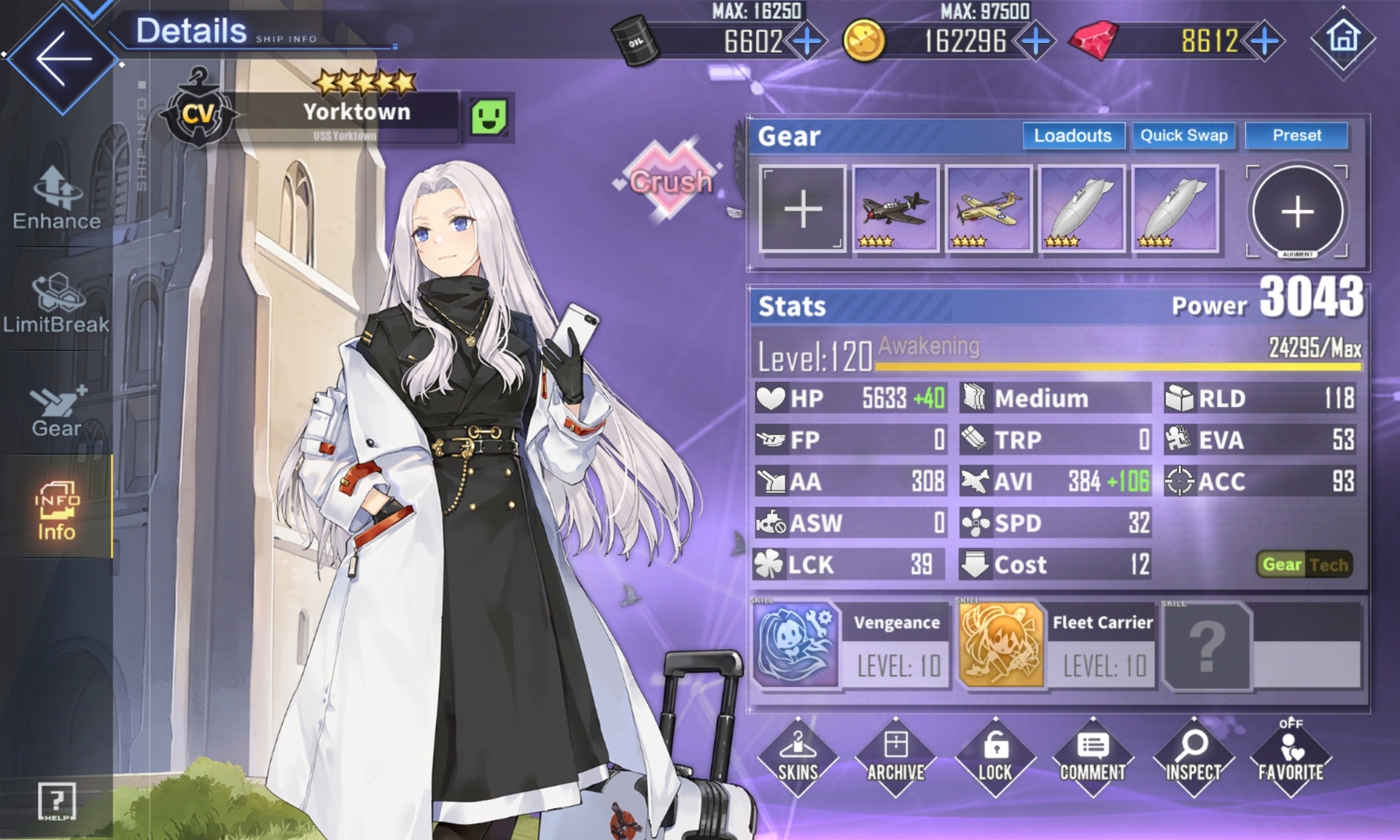Viewport: 1400px width, 840px height.
Task: Add an augment in the circular slot
Action: point(1297,211)
